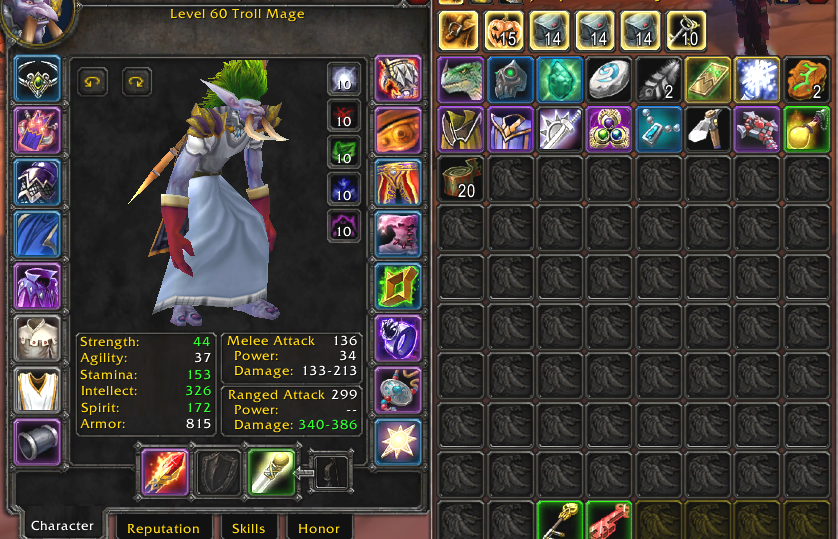Select the jack-o'-lantern stack of 15
The width and height of the screenshot is (838, 539).
(x=511, y=32)
